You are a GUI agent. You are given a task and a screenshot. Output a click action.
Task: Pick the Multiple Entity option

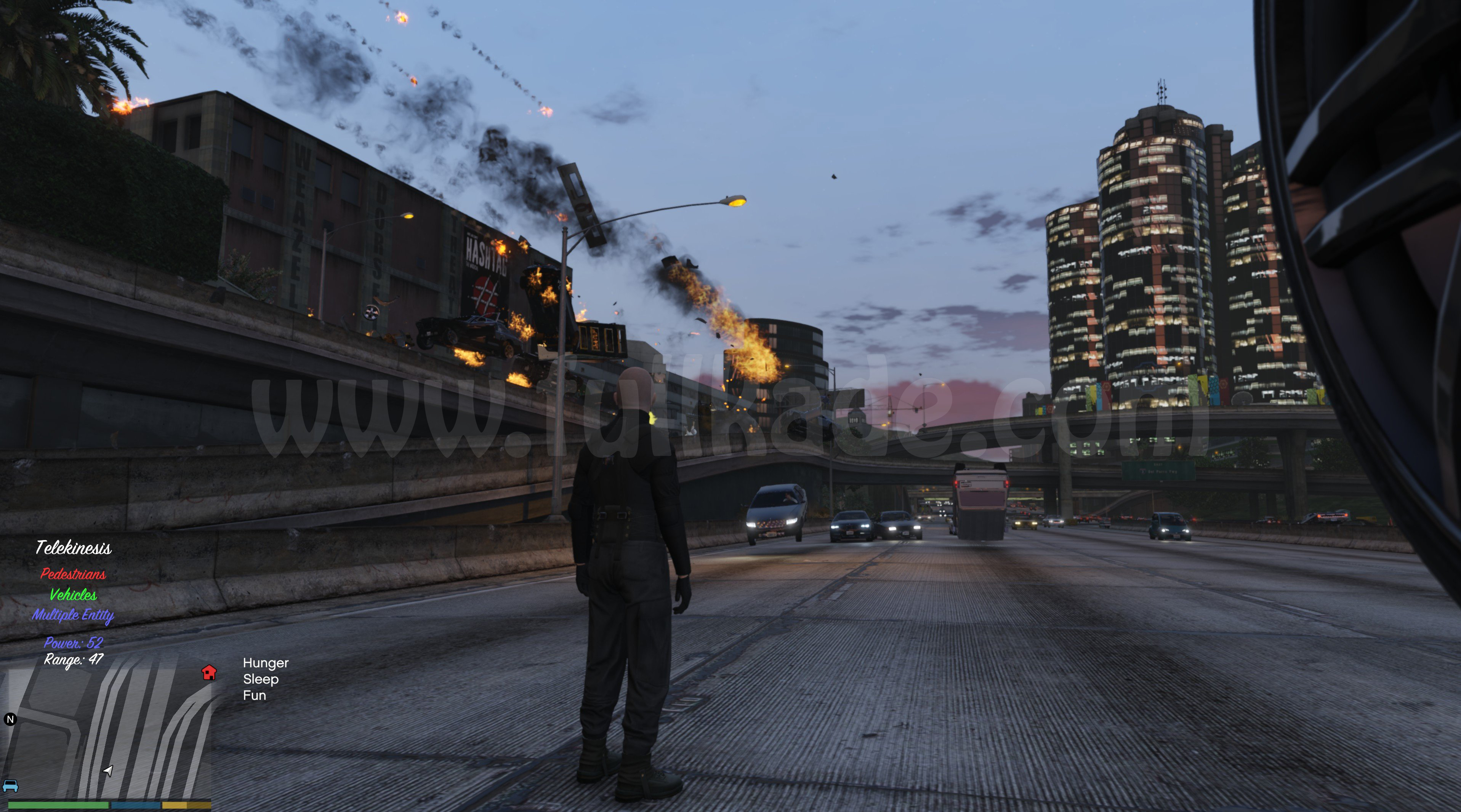coord(73,615)
